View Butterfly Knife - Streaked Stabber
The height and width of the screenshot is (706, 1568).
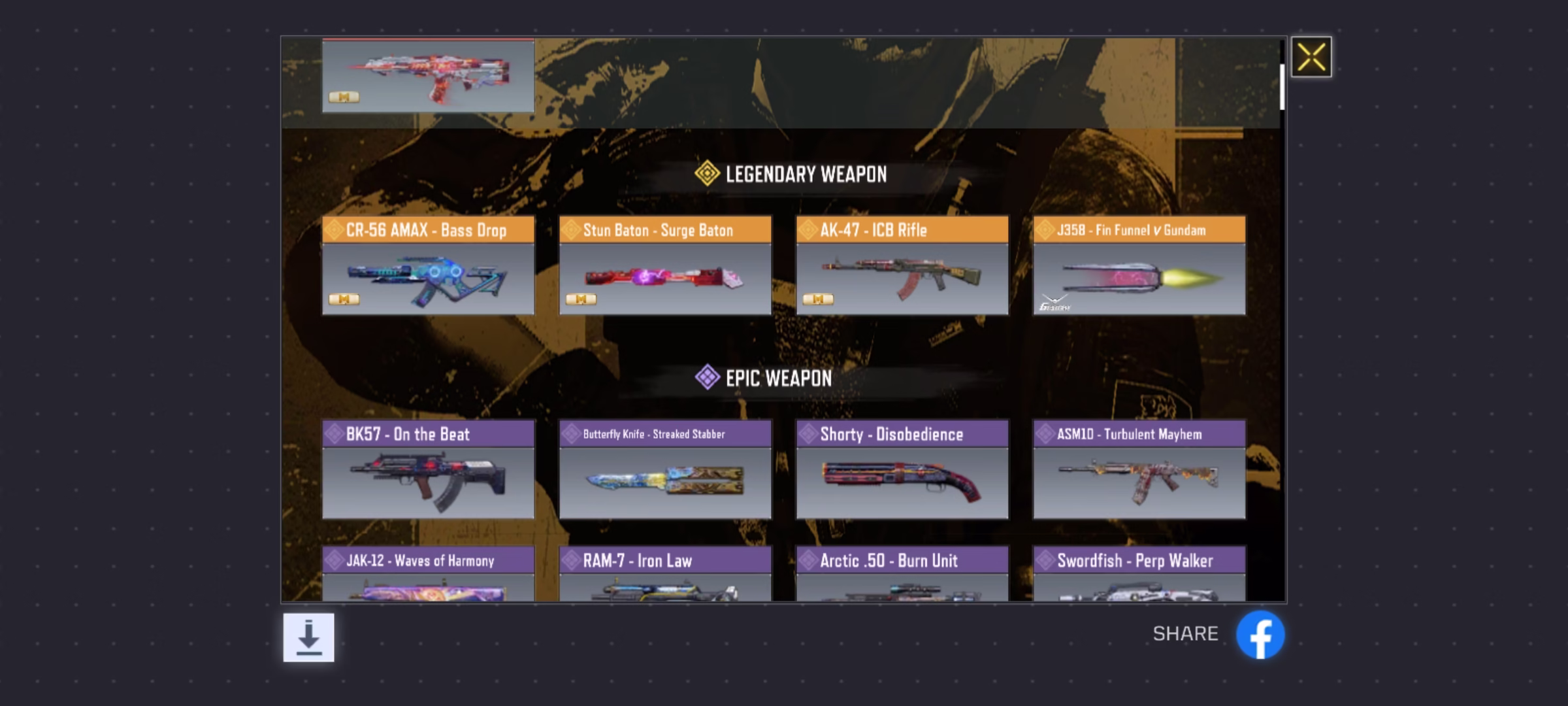[665, 469]
